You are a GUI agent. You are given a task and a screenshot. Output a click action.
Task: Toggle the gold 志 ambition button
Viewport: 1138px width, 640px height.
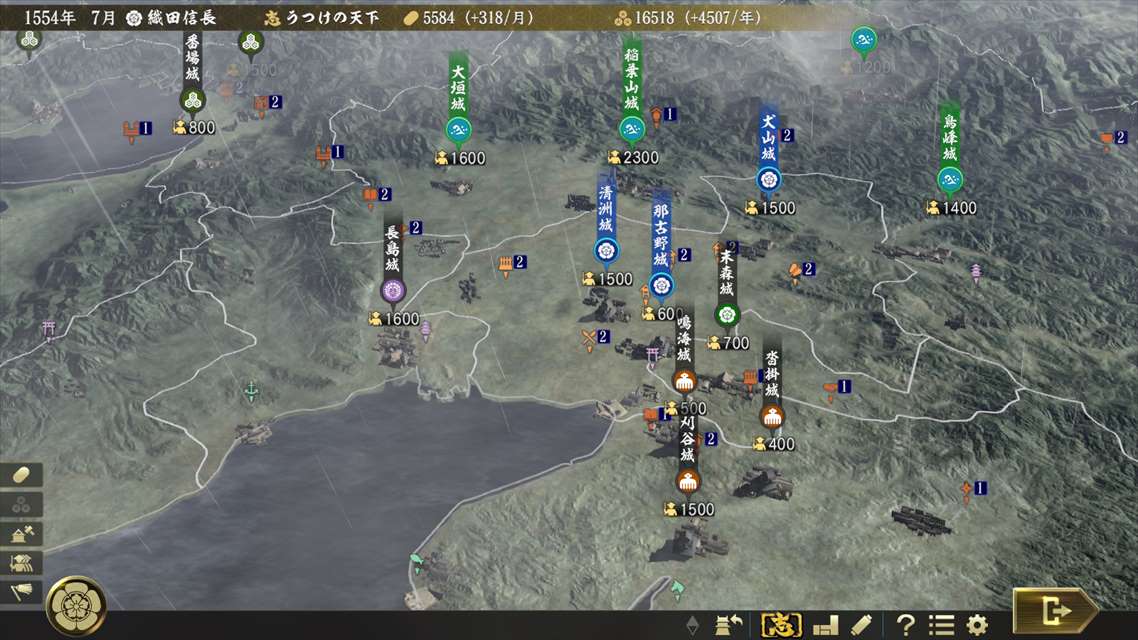click(781, 625)
